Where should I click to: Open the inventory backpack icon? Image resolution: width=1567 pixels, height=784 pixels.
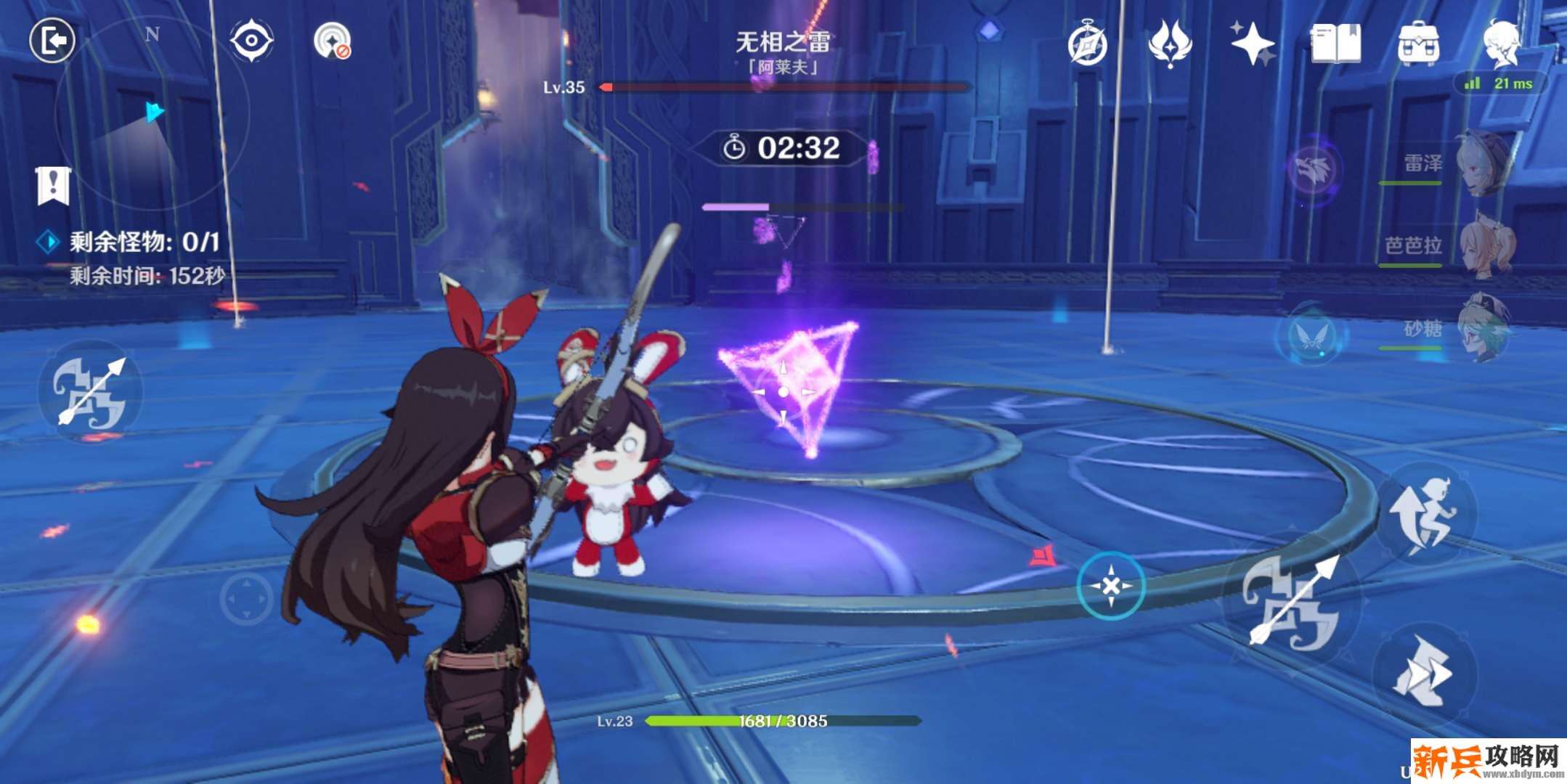[x=1418, y=41]
